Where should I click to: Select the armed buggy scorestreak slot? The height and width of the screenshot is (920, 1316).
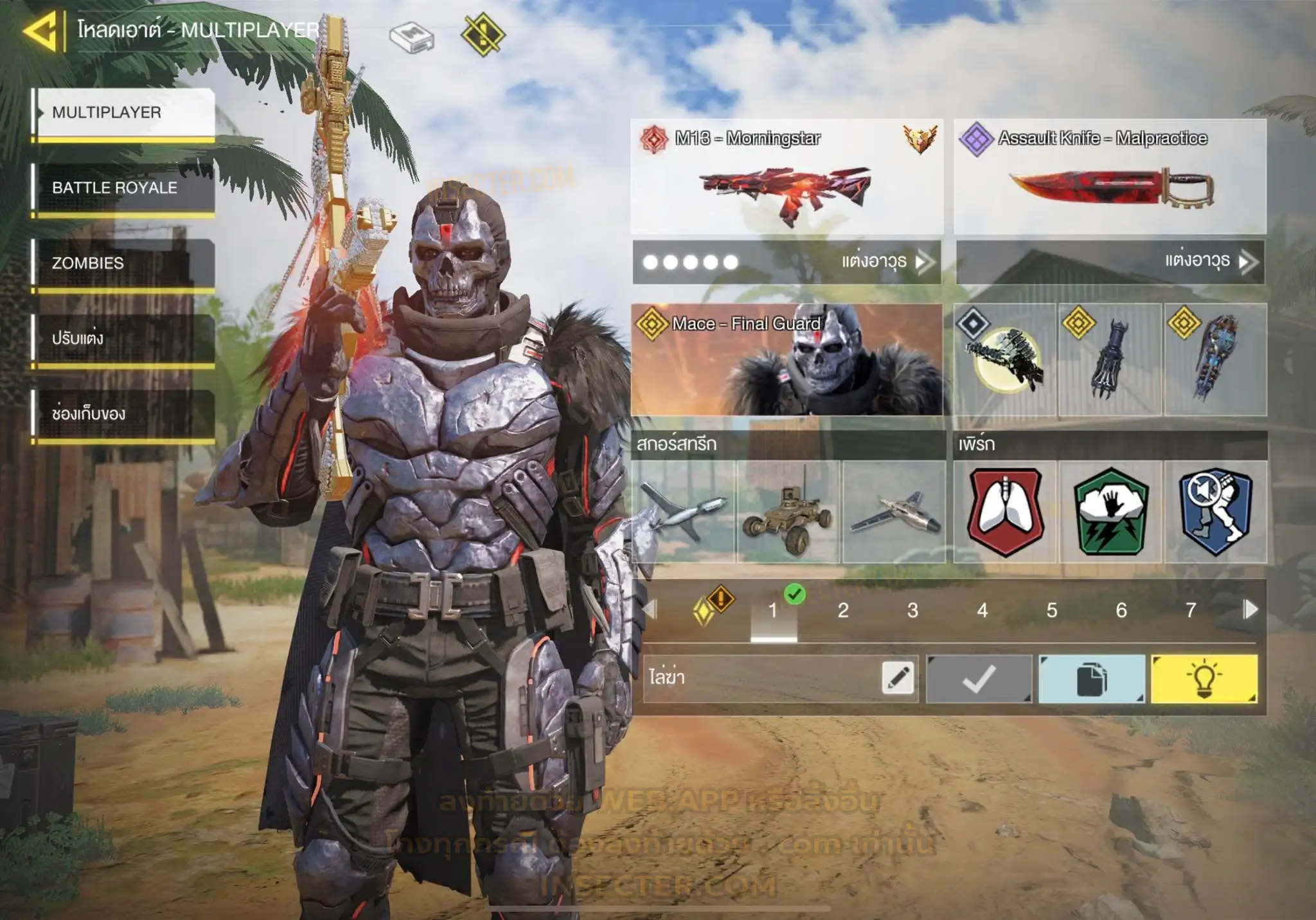788,512
